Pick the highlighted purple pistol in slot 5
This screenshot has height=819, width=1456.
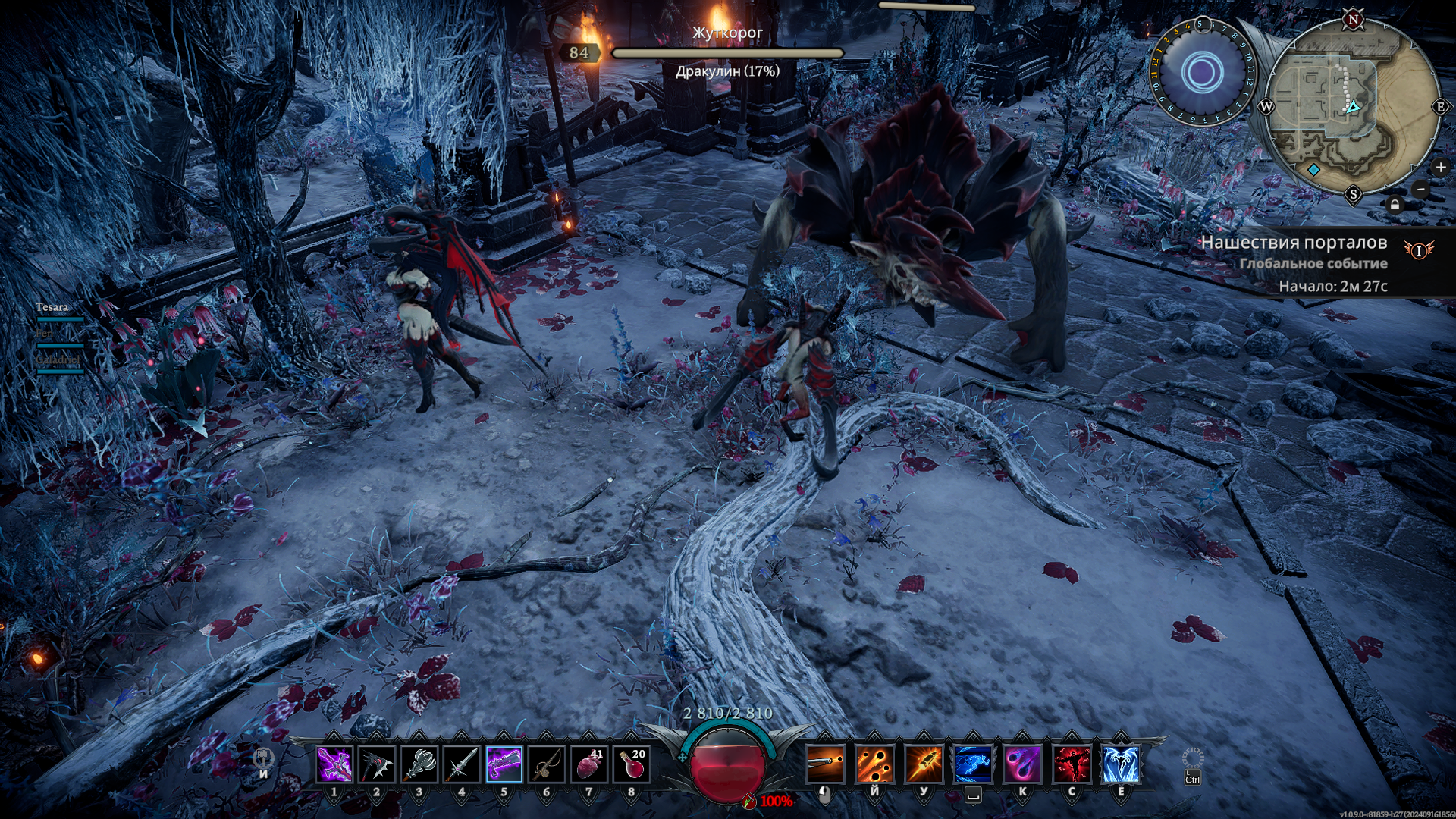point(504,764)
